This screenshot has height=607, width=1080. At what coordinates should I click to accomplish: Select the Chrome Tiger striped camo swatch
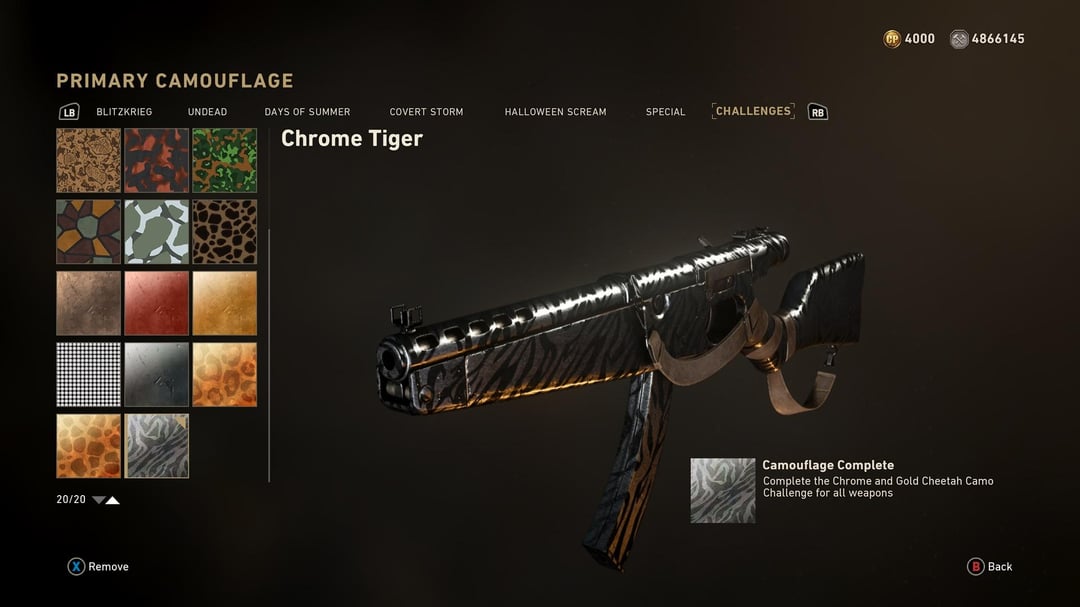[156, 446]
